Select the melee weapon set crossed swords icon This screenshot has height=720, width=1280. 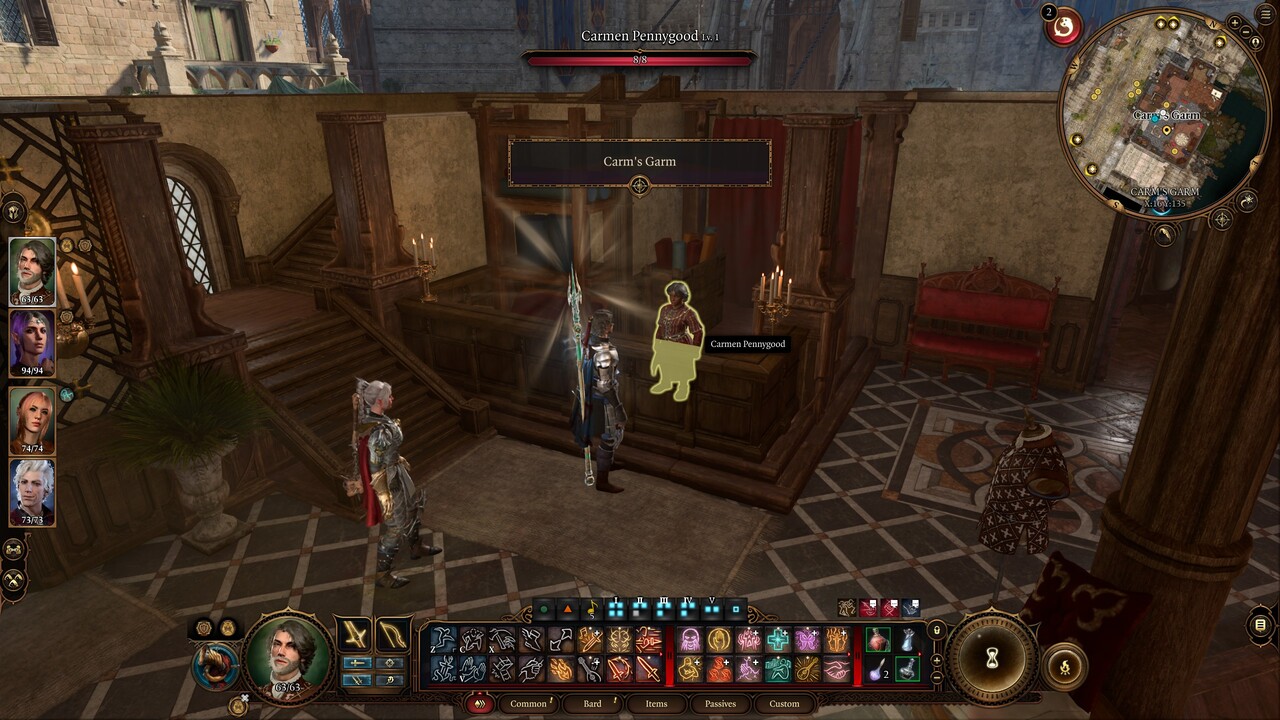tap(353, 634)
